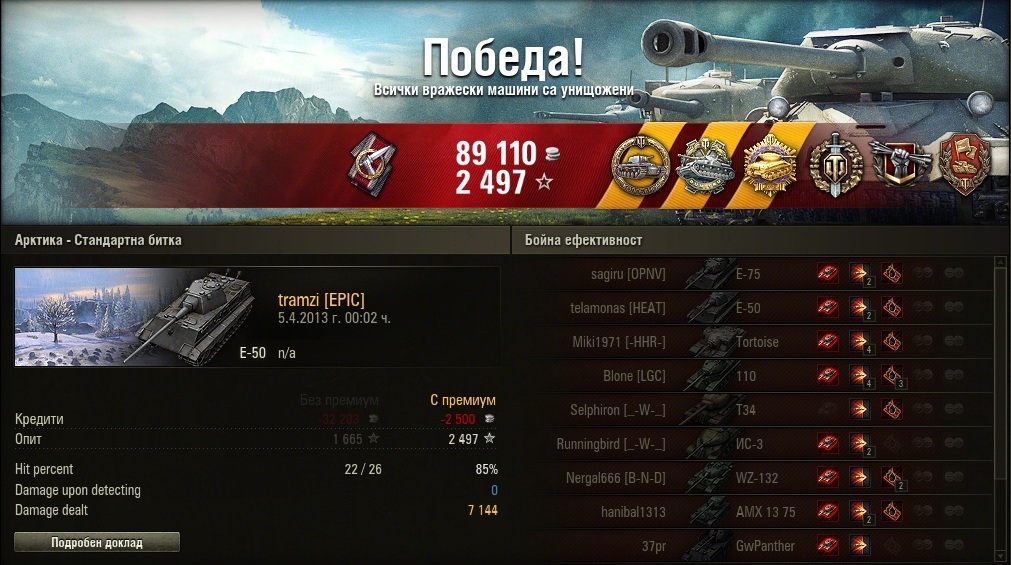Viewport: 1011px width, 565px height.
Task: Click the E-50 tank thumbnail image
Action: click(x=138, y=316)
